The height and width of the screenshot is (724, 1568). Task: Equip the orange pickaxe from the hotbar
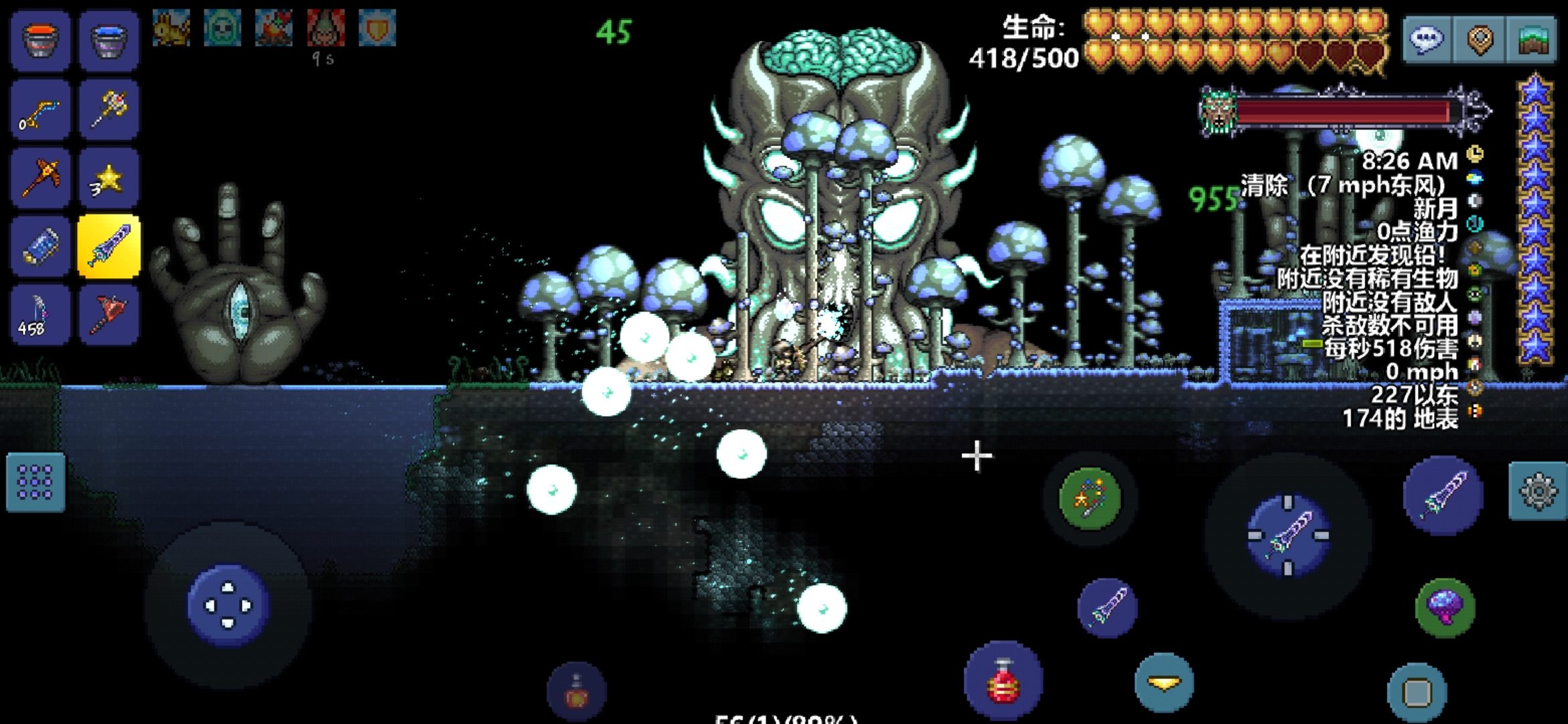[x=40, y=178]
